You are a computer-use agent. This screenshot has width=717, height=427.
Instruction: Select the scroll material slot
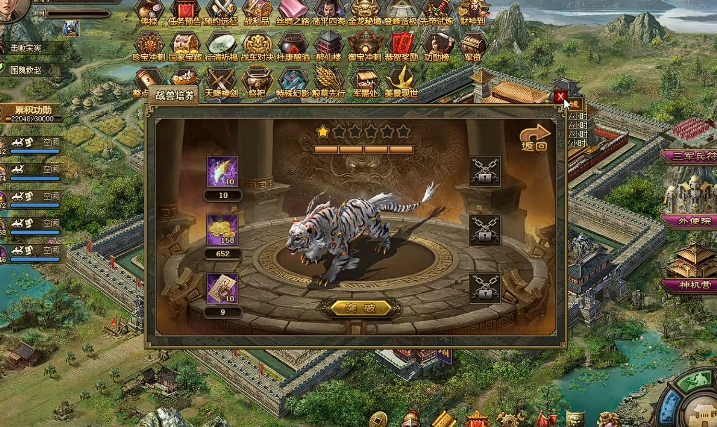(220, 288)
